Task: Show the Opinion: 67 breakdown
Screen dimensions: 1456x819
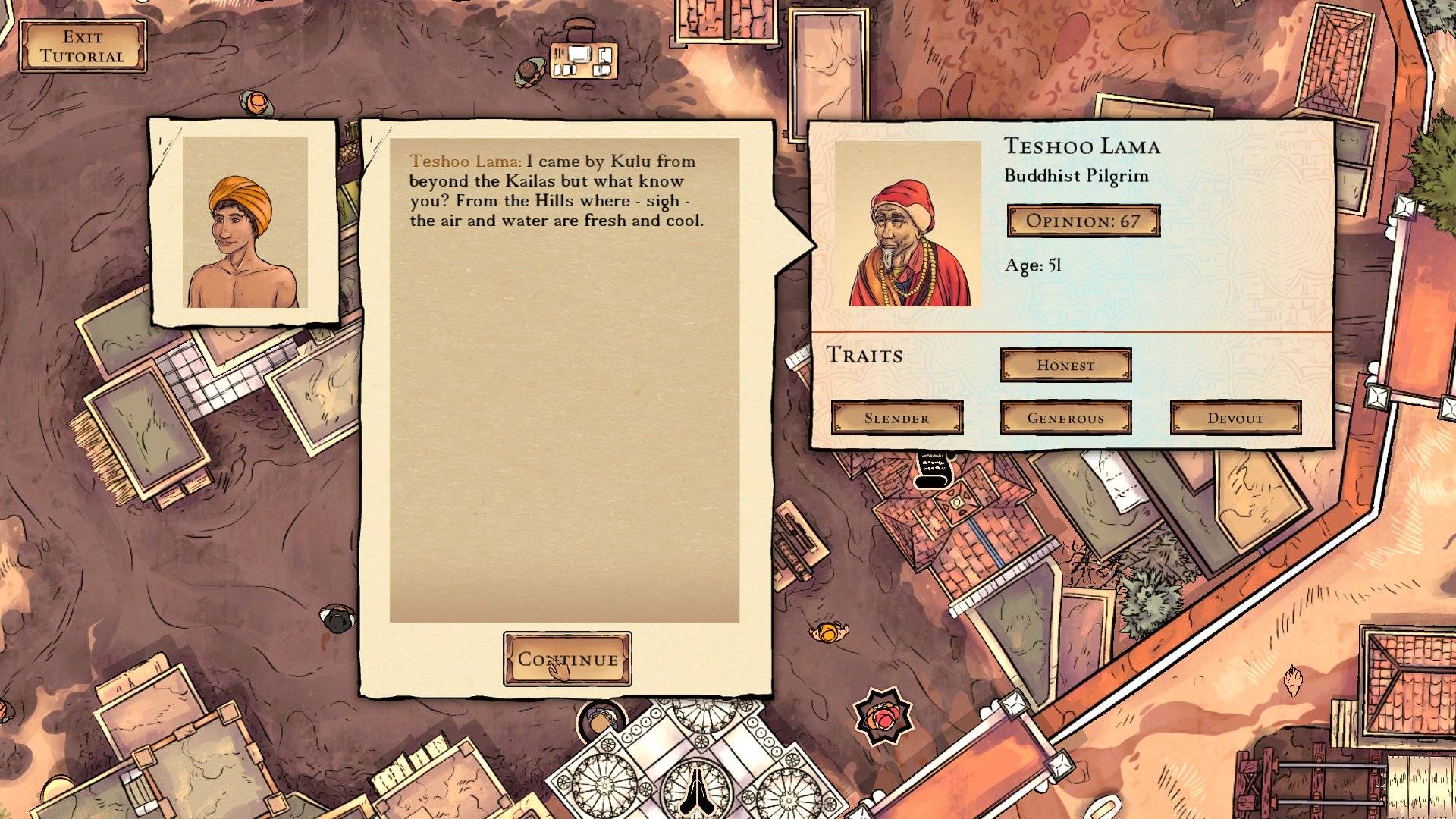Action: pyautogui.click(x=1083, y=221)
